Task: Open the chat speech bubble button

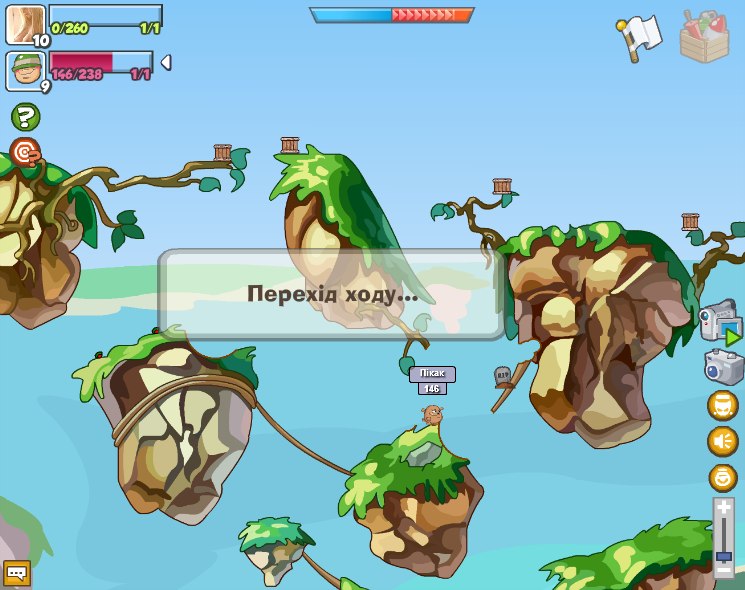Action: click(17, 573)
